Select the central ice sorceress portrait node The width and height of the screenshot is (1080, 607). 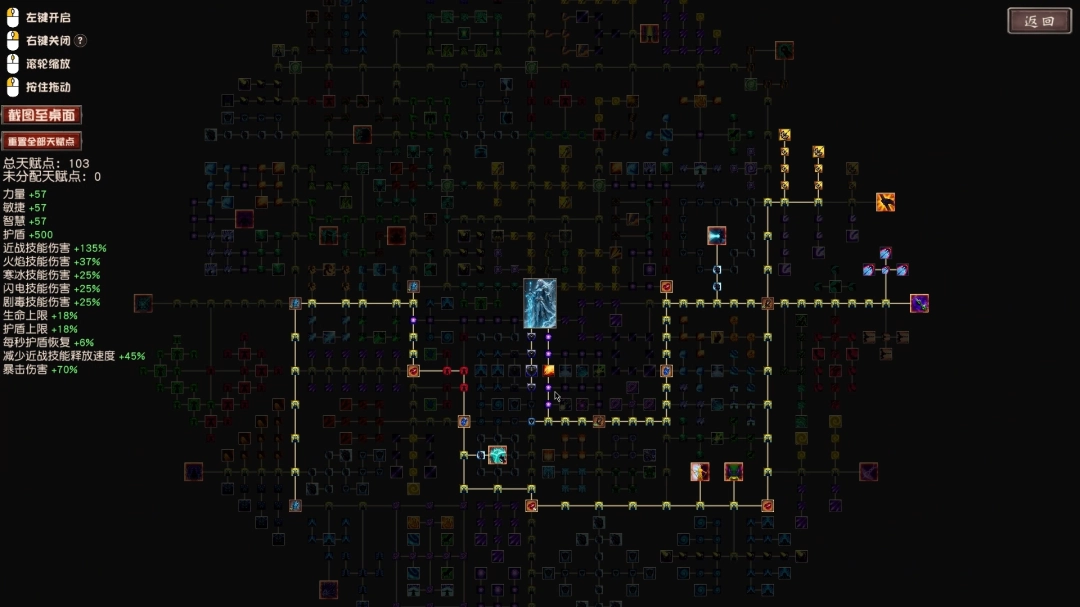540,304
